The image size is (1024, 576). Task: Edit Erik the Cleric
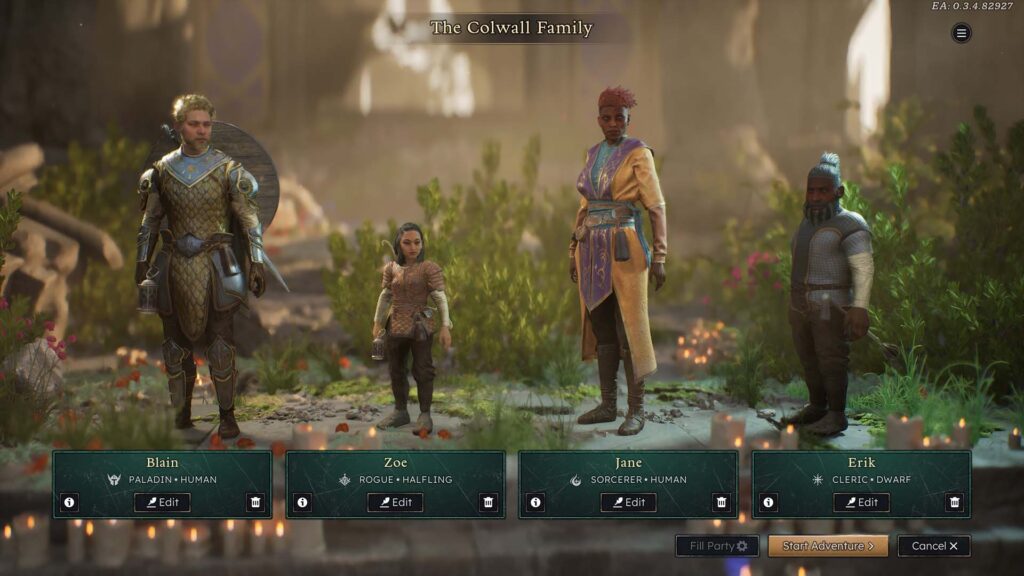pyautogui.click(x=861, y=502)
